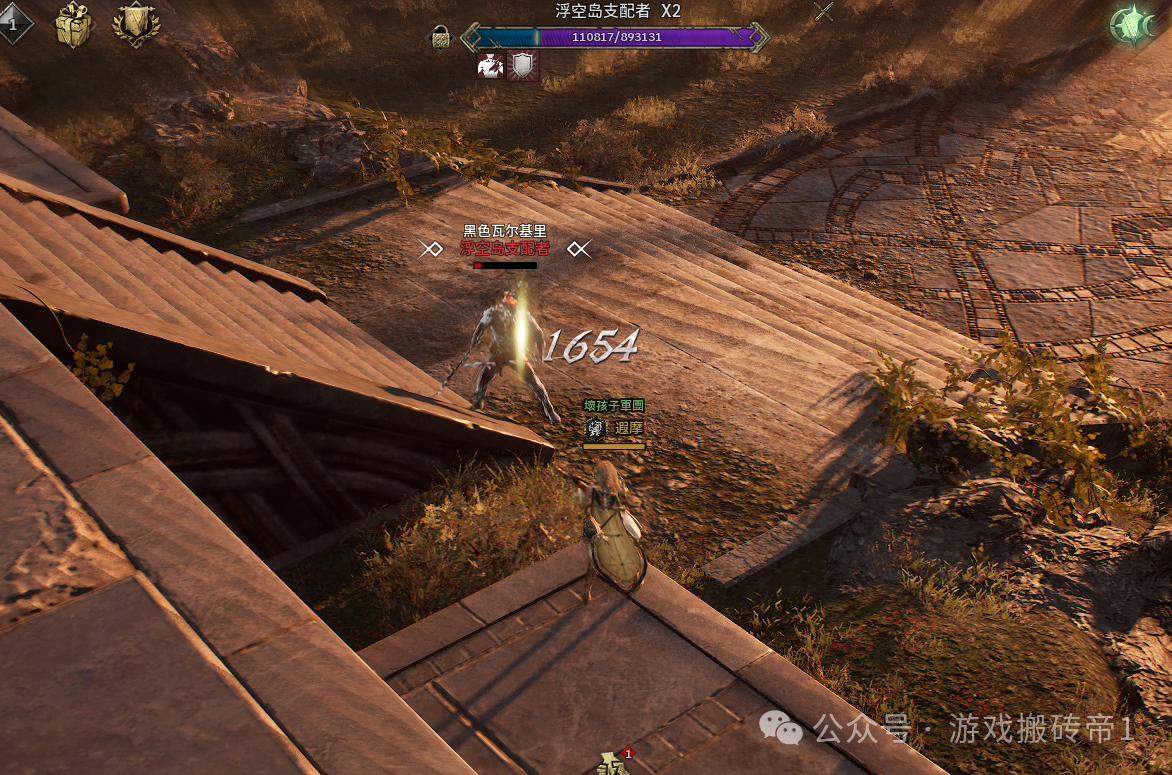
Task: Open the green crescent moon menu
Action: click(x=1133, y=26)
